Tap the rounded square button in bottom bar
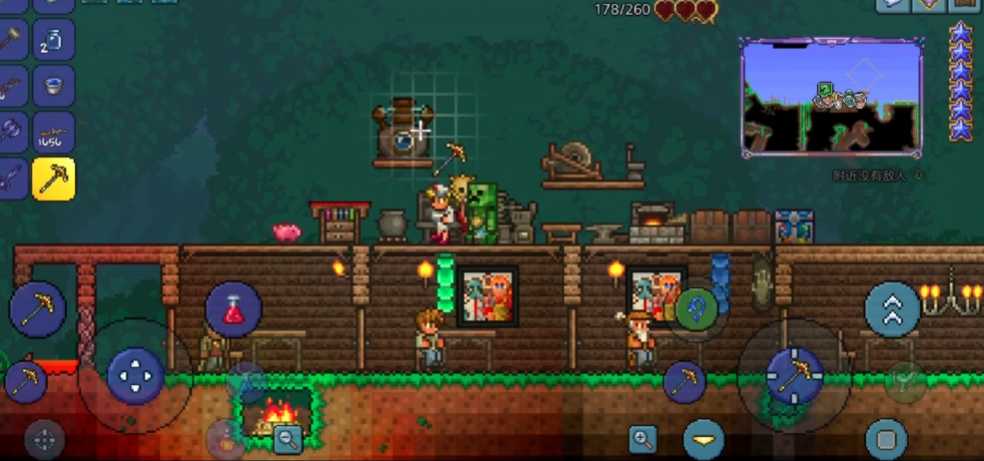984x461 pixels. (885, 439)
